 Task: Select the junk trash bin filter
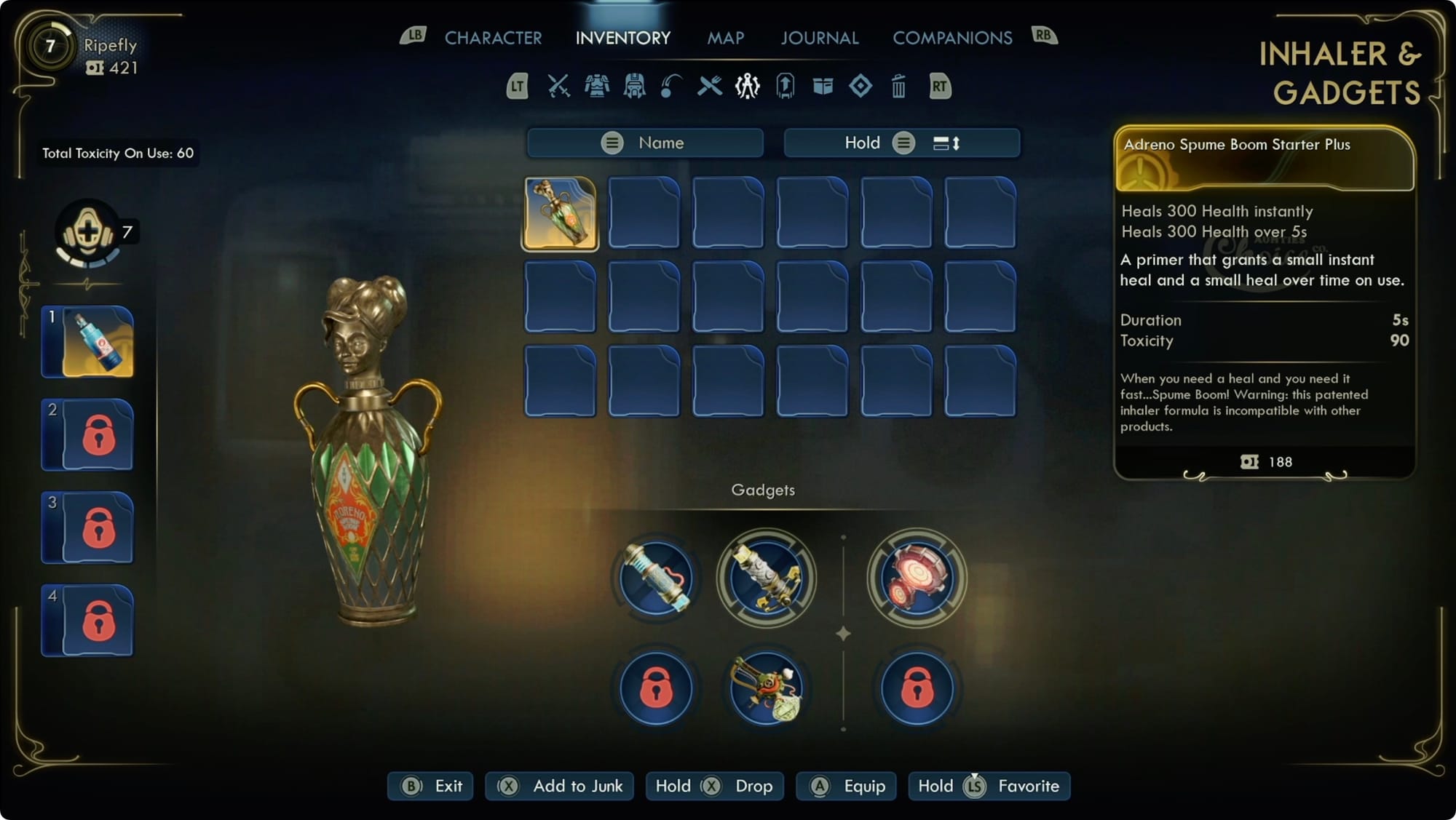900,87
